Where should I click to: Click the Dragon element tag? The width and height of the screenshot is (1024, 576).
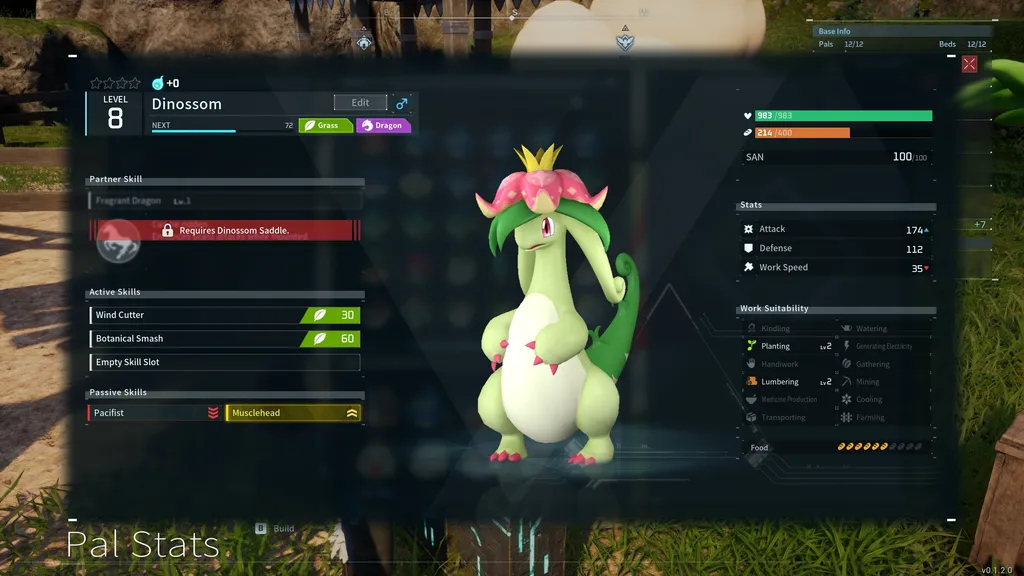tap(384, 126)
